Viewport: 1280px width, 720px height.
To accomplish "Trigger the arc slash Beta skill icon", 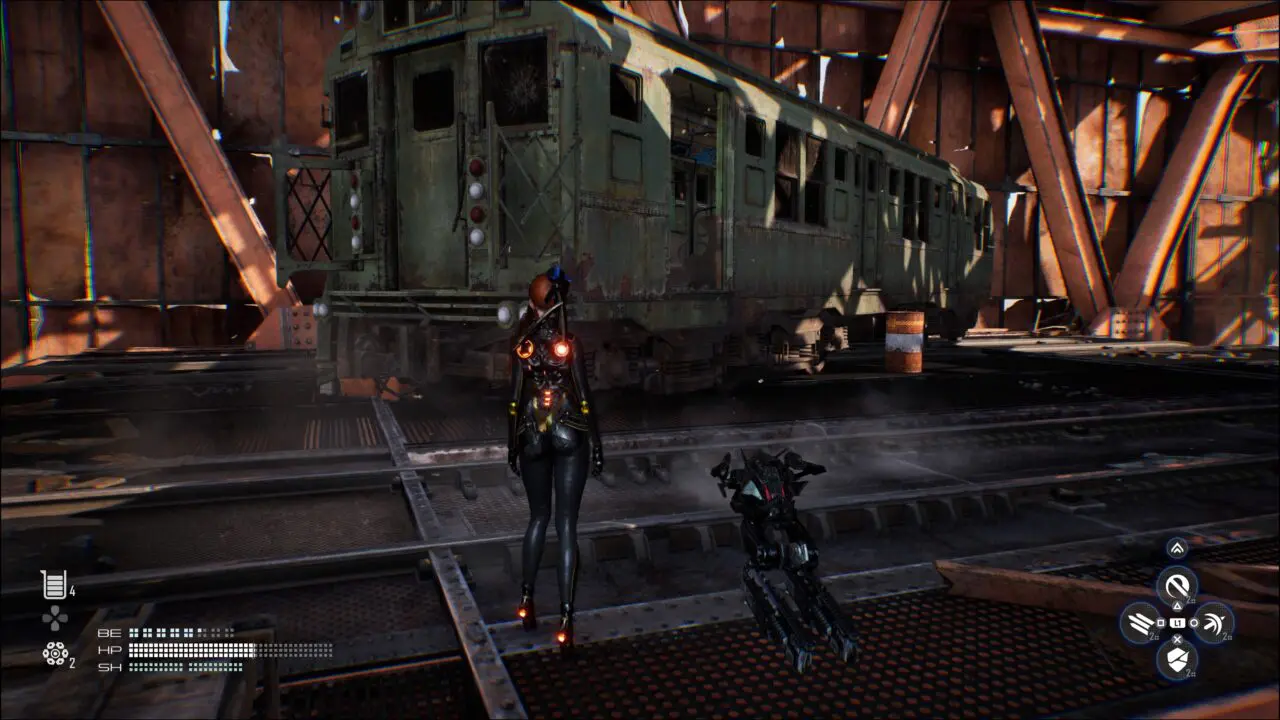I will [x=1213, y=622].
